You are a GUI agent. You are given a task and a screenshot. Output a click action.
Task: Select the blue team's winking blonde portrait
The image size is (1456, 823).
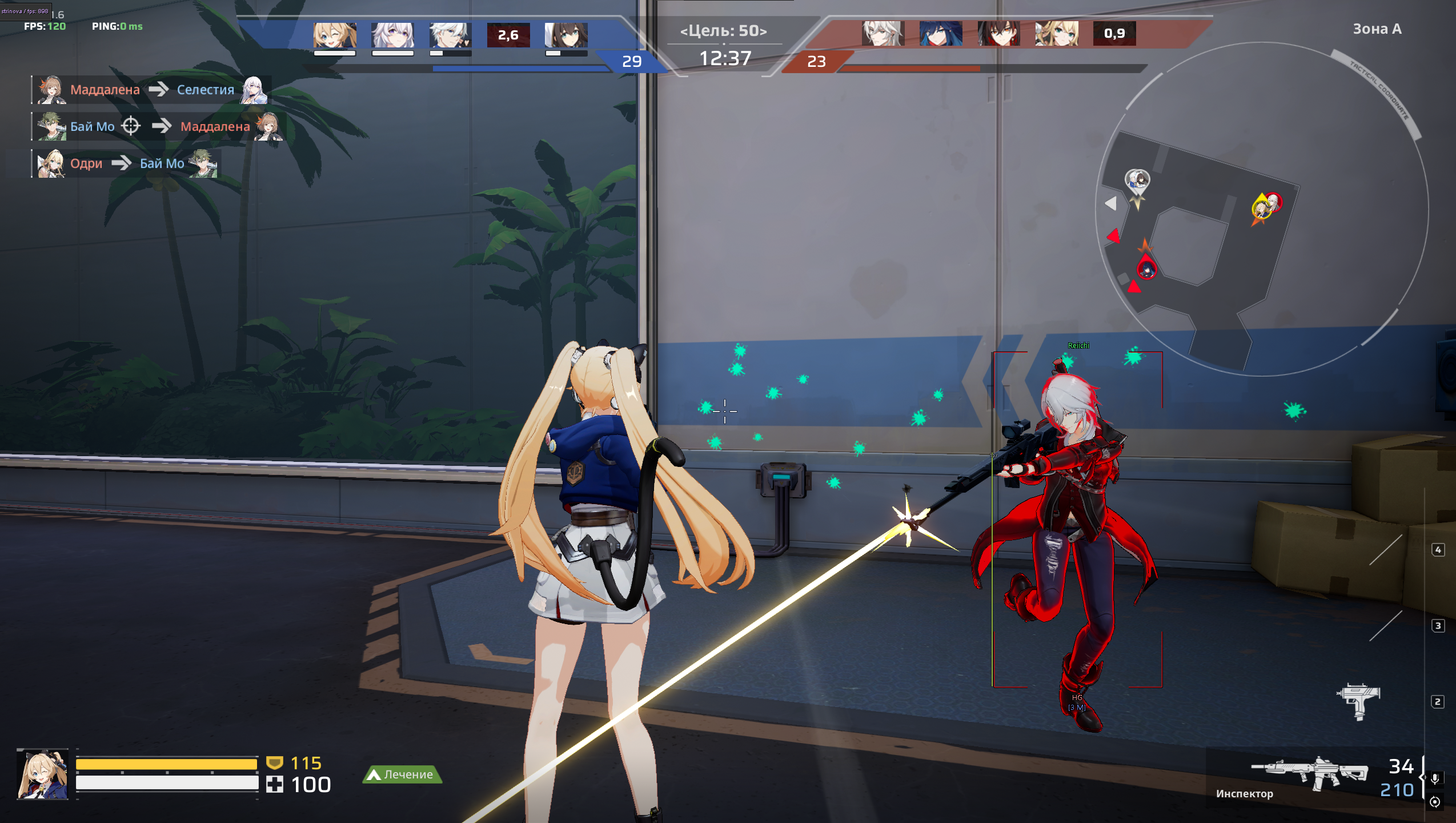[x=335, y=35]
